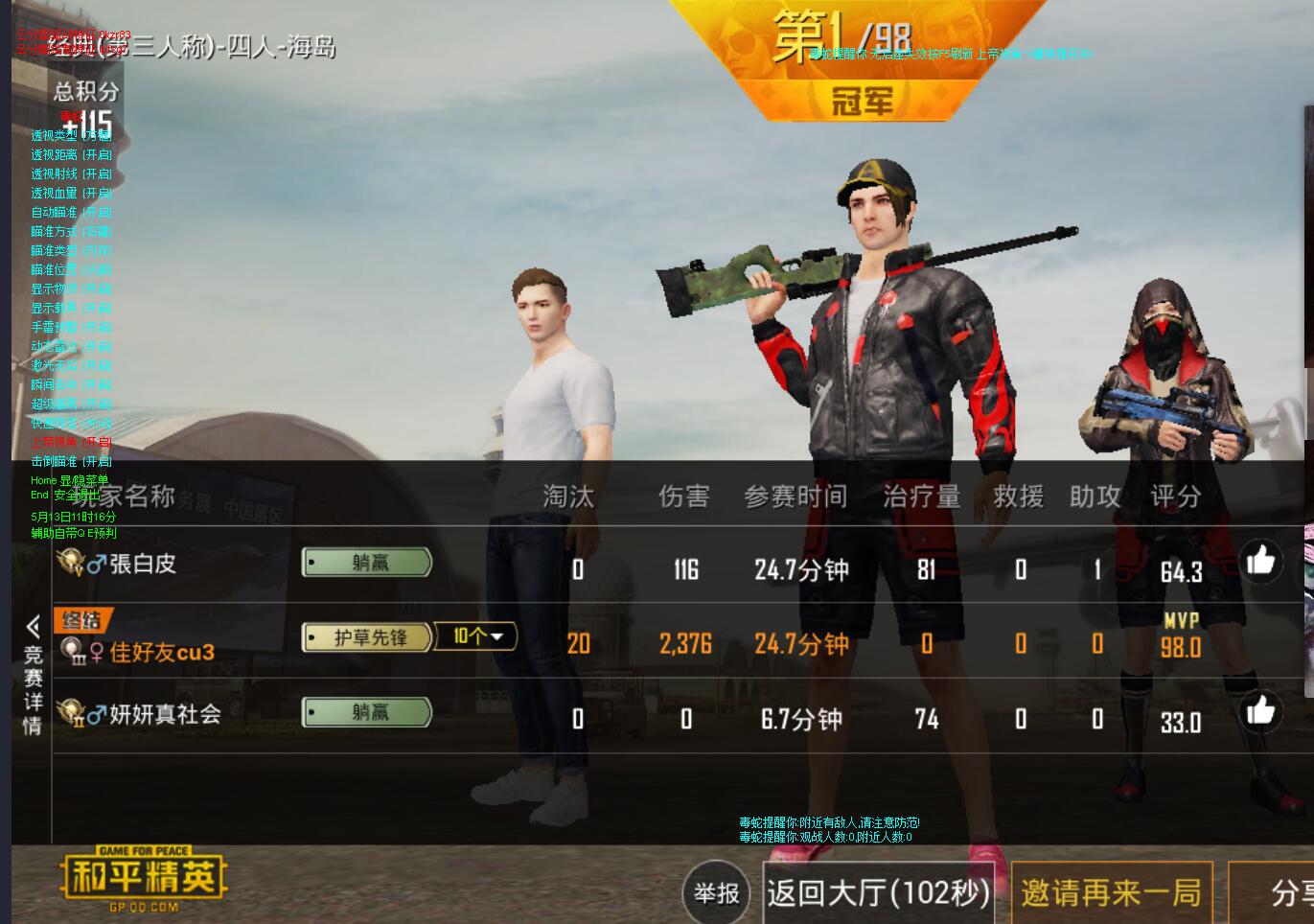Viewport: 1314px width, 924px height.
Task: Click the 邀请再来一局 button
Action: 1113,892
